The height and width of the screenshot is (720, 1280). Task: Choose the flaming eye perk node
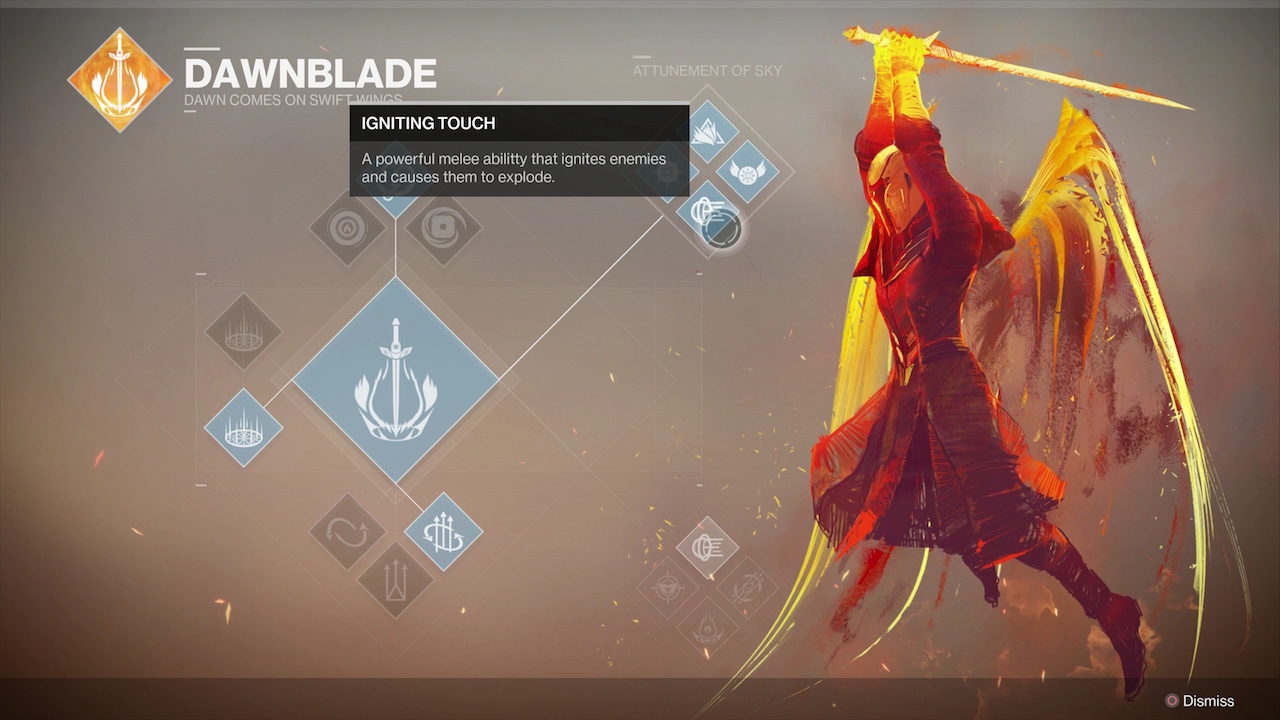[707, 627]
